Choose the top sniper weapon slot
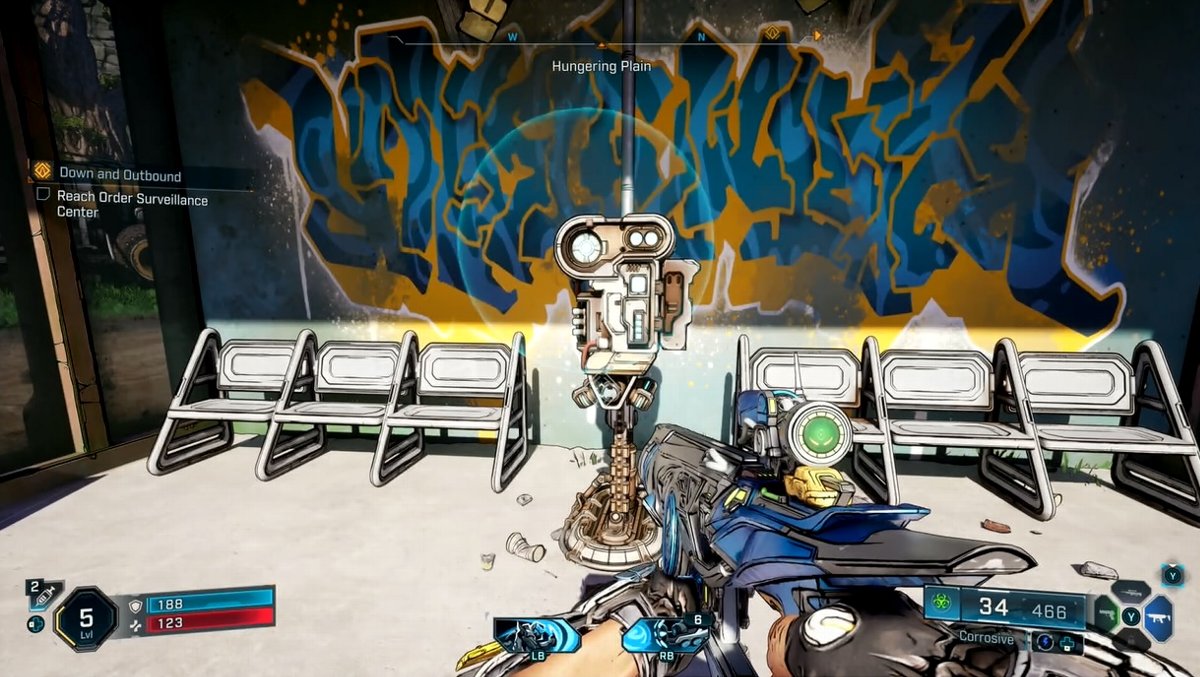Screen dimensions: 1200x677 [1130, 592]
